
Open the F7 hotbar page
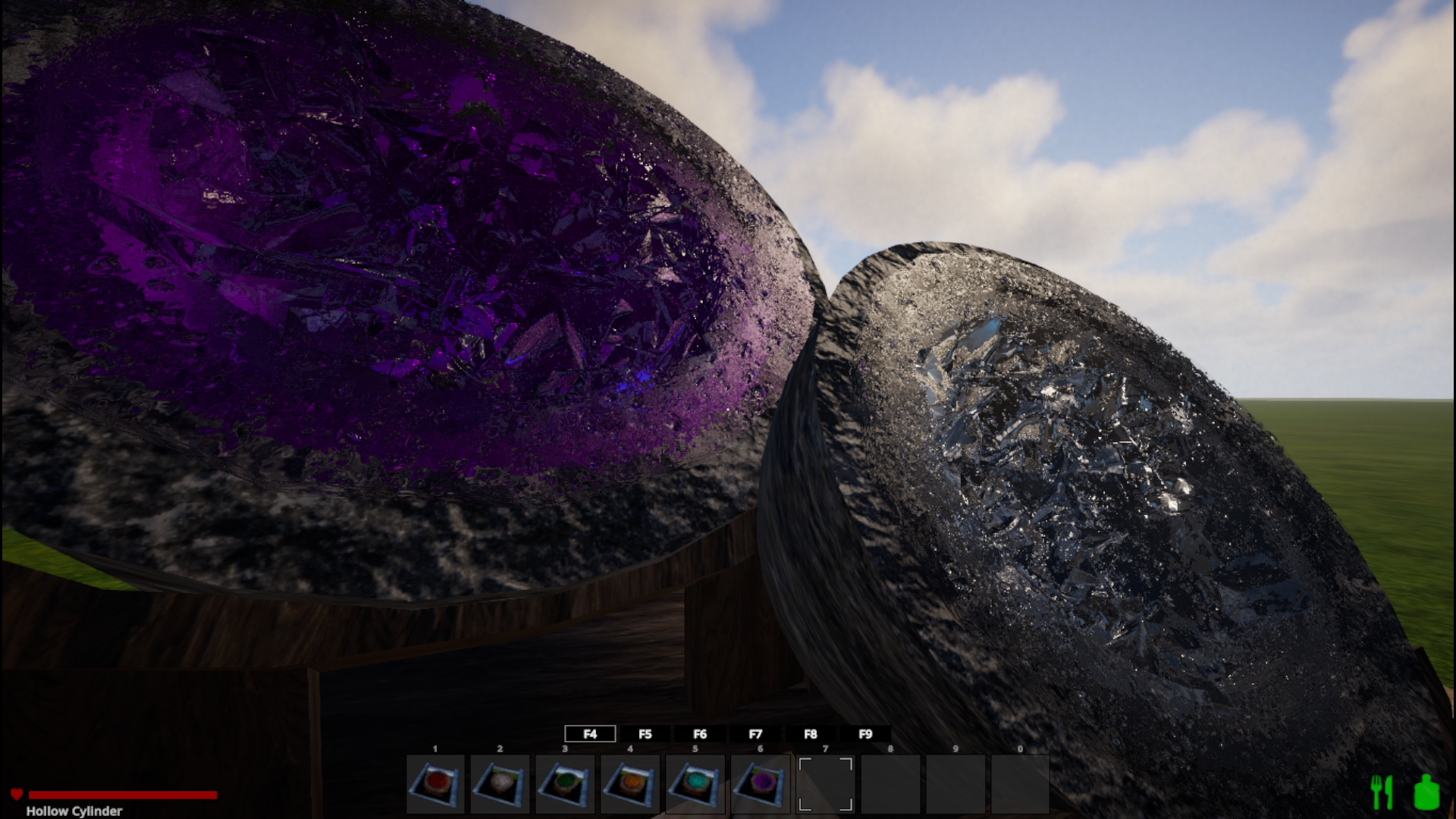755,734
